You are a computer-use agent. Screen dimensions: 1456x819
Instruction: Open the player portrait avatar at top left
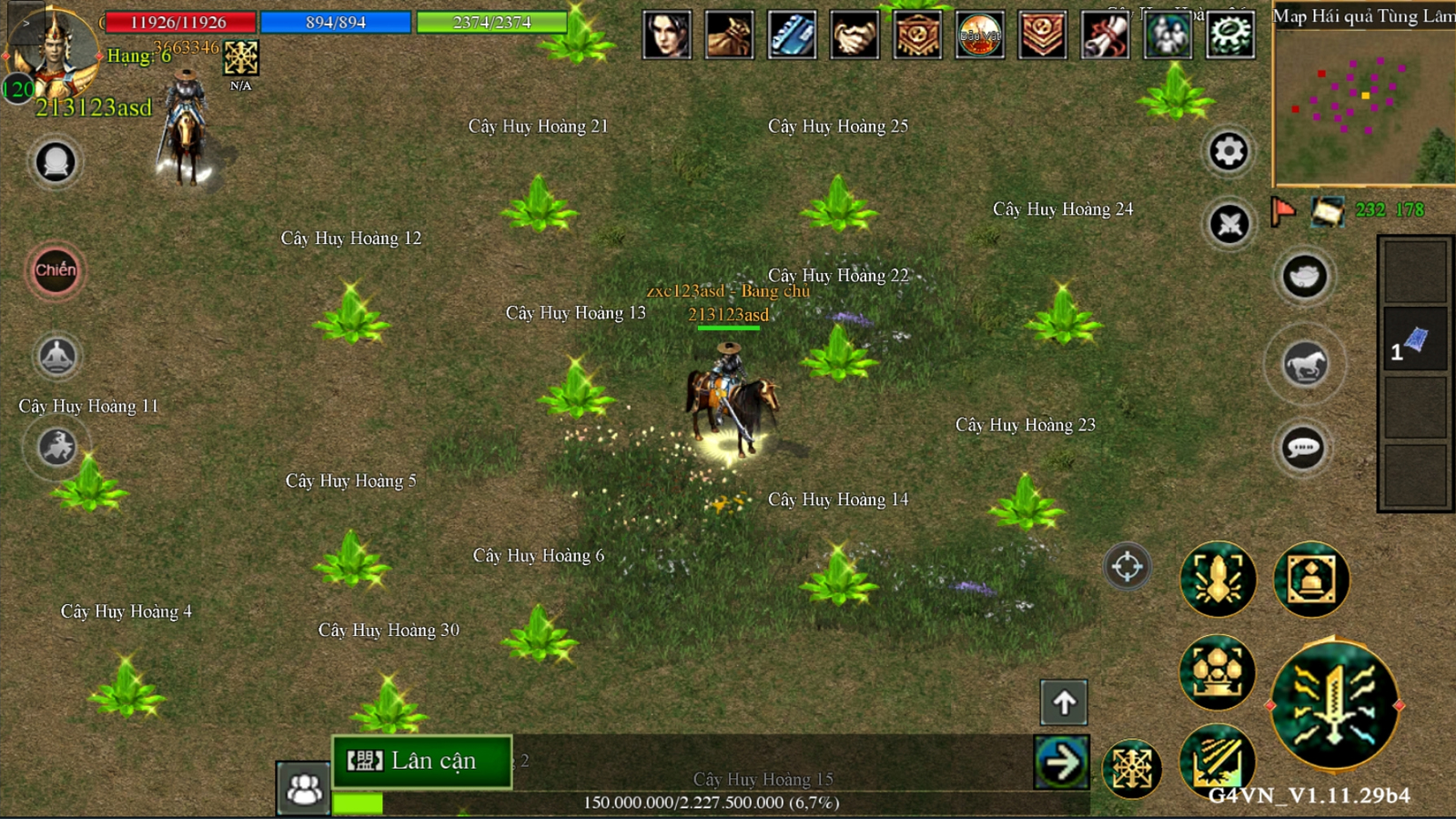pos(53,55)
